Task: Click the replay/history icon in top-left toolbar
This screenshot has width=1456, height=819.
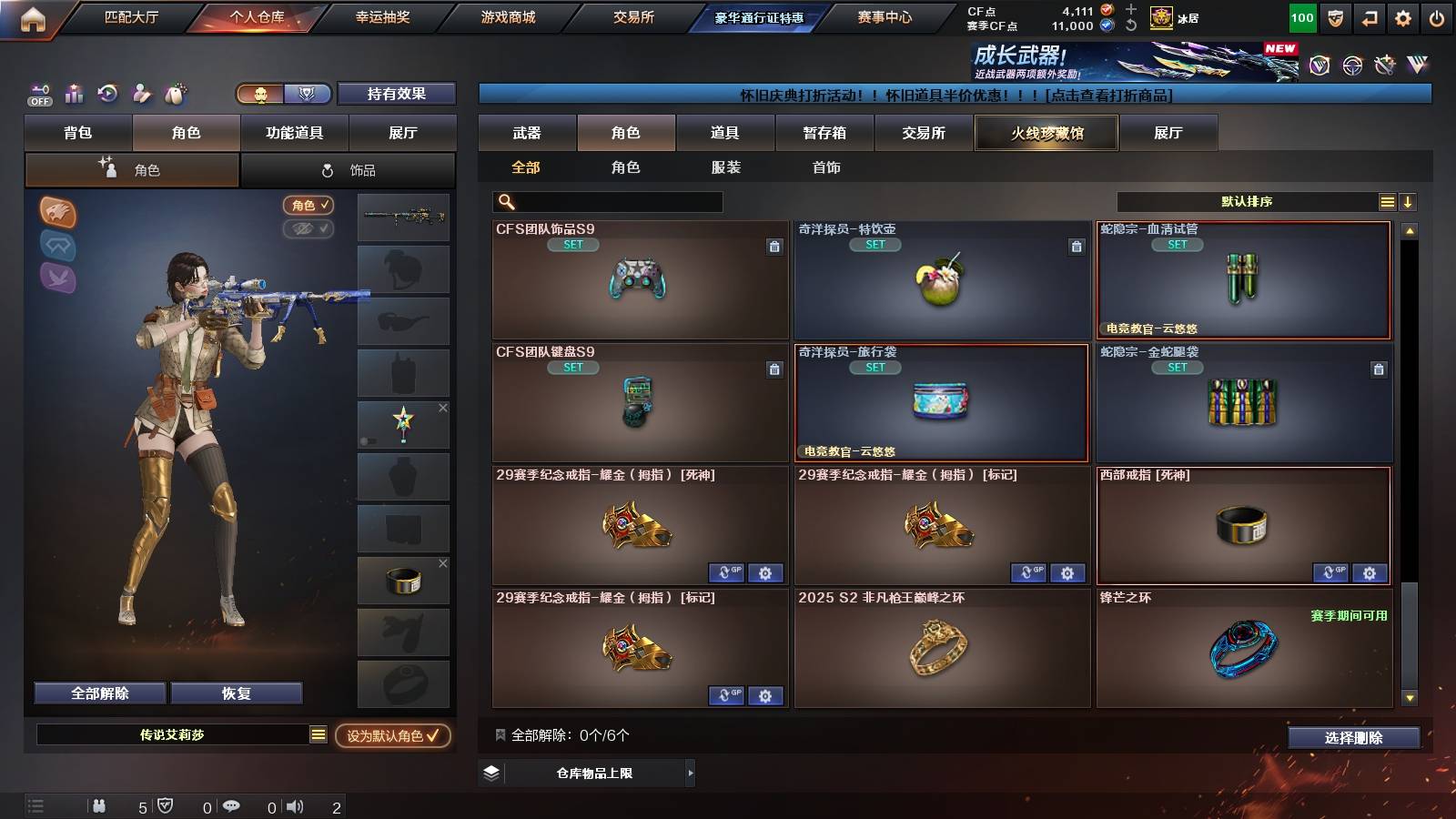Action: point(108,94)
